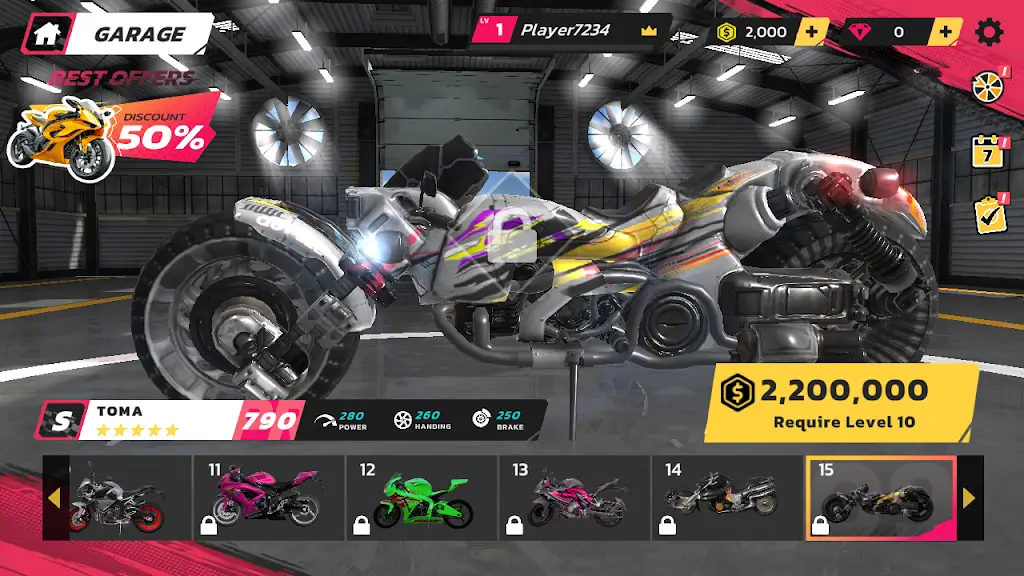Open the 50% discount best offer
Viewport: 1024px width, 576px height.
pyautogui.click(x=110, y=130)
